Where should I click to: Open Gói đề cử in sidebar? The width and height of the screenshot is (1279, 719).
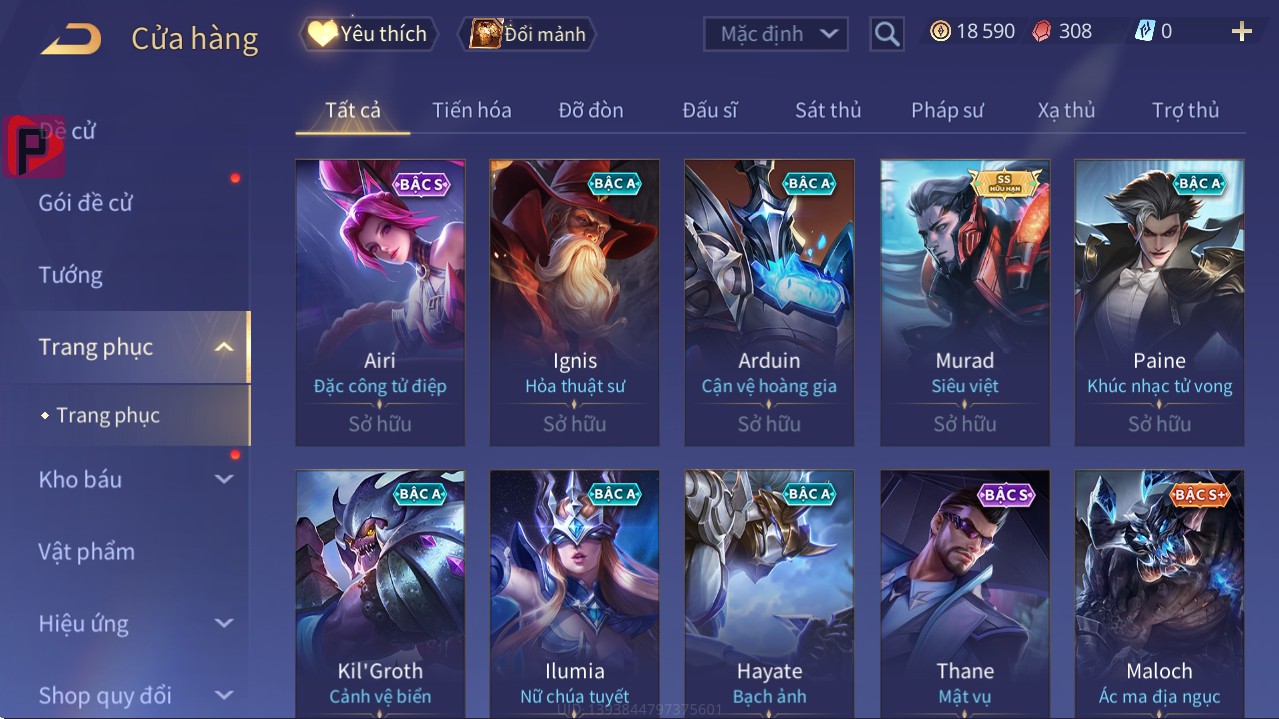(x=86, y=203)
